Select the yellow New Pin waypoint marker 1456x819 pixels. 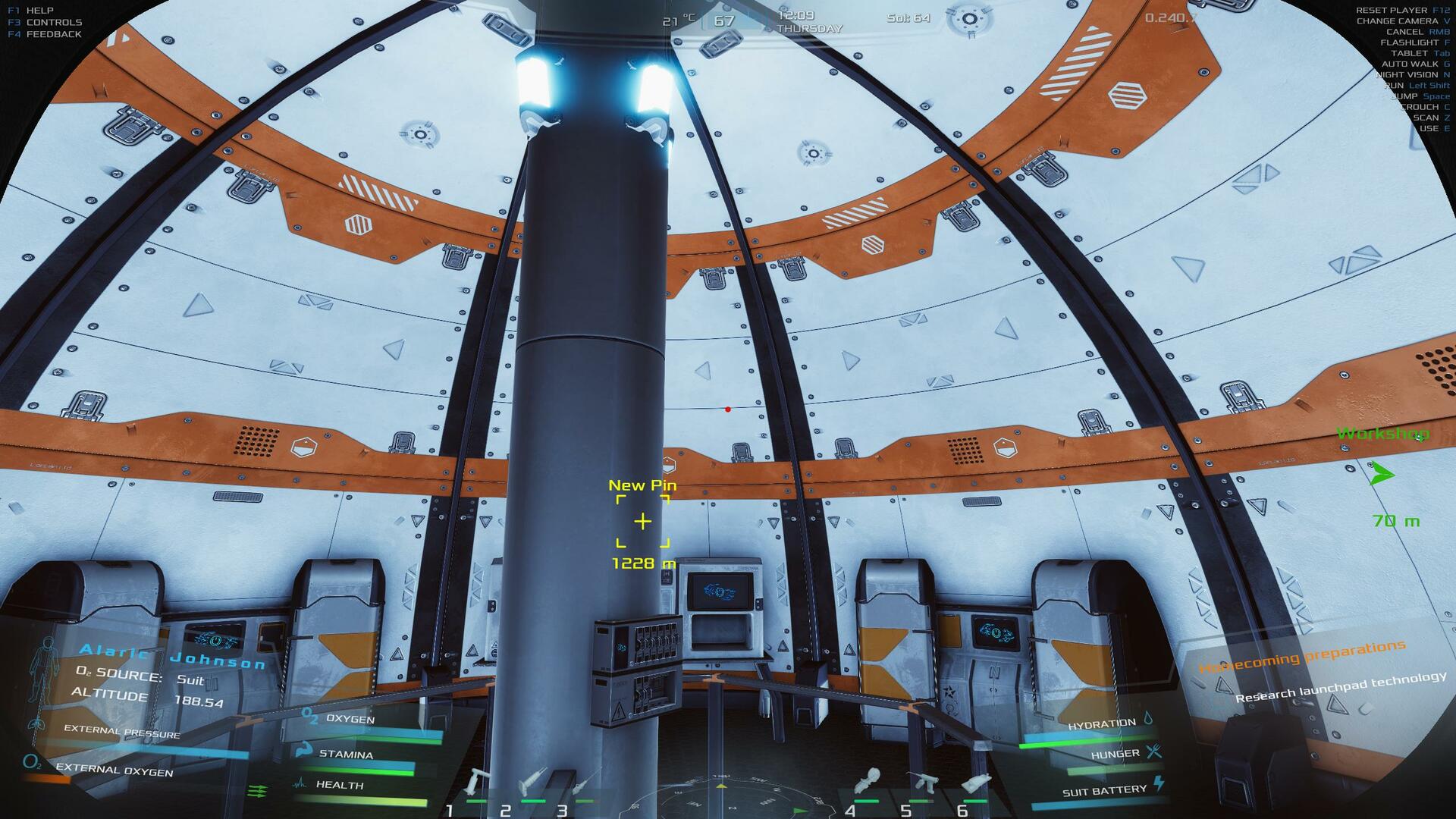[642, 522]
